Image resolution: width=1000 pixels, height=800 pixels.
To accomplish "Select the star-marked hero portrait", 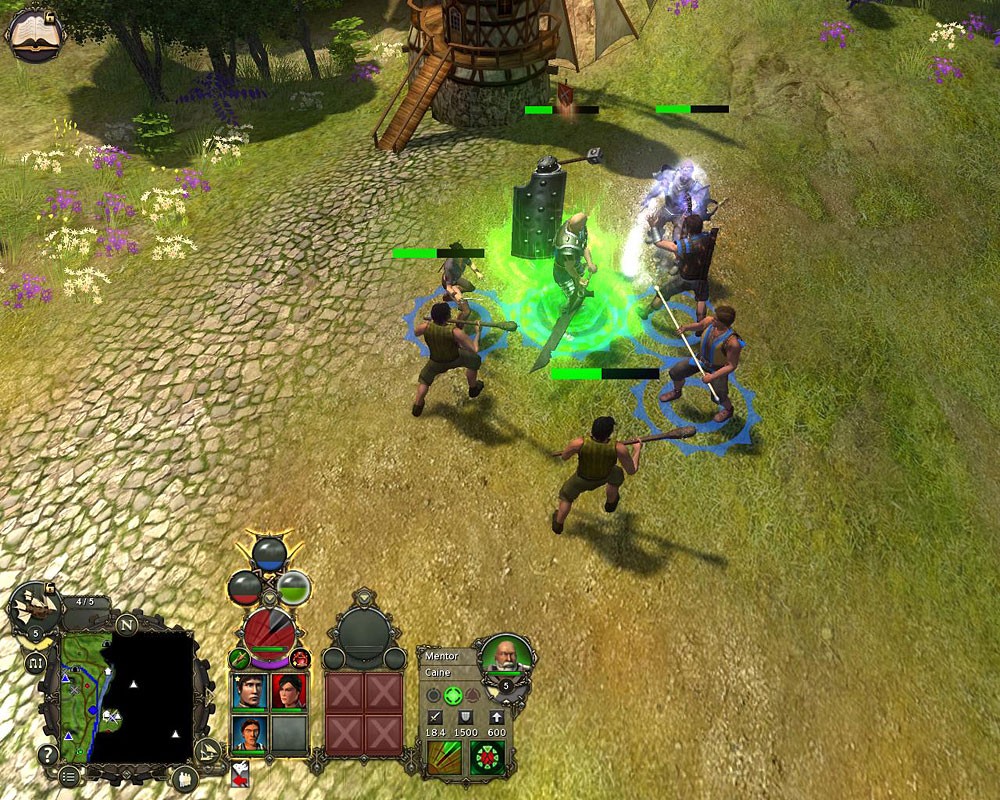I will [x=250, y=691].
